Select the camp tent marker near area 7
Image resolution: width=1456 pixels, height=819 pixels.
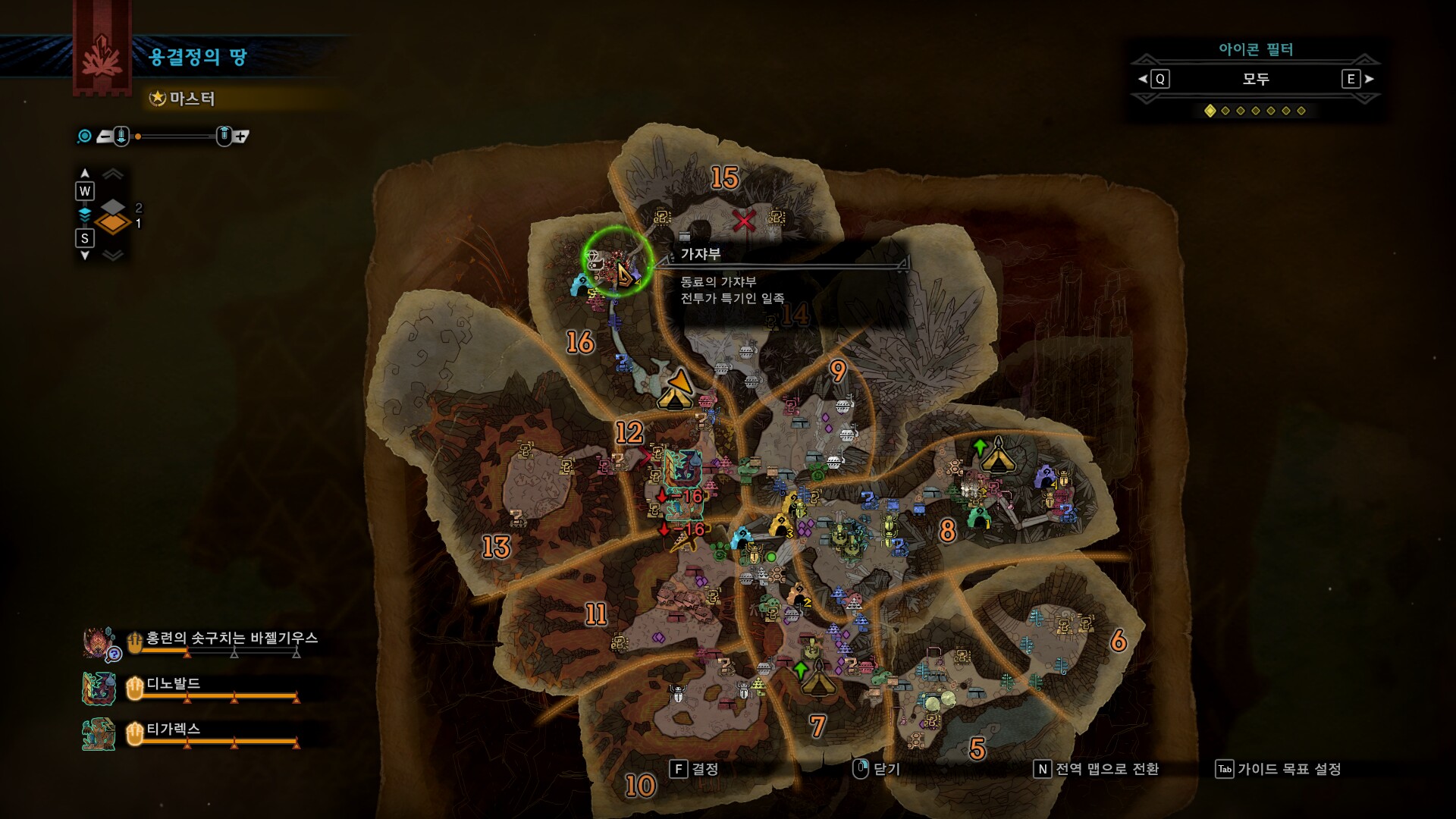818,677
